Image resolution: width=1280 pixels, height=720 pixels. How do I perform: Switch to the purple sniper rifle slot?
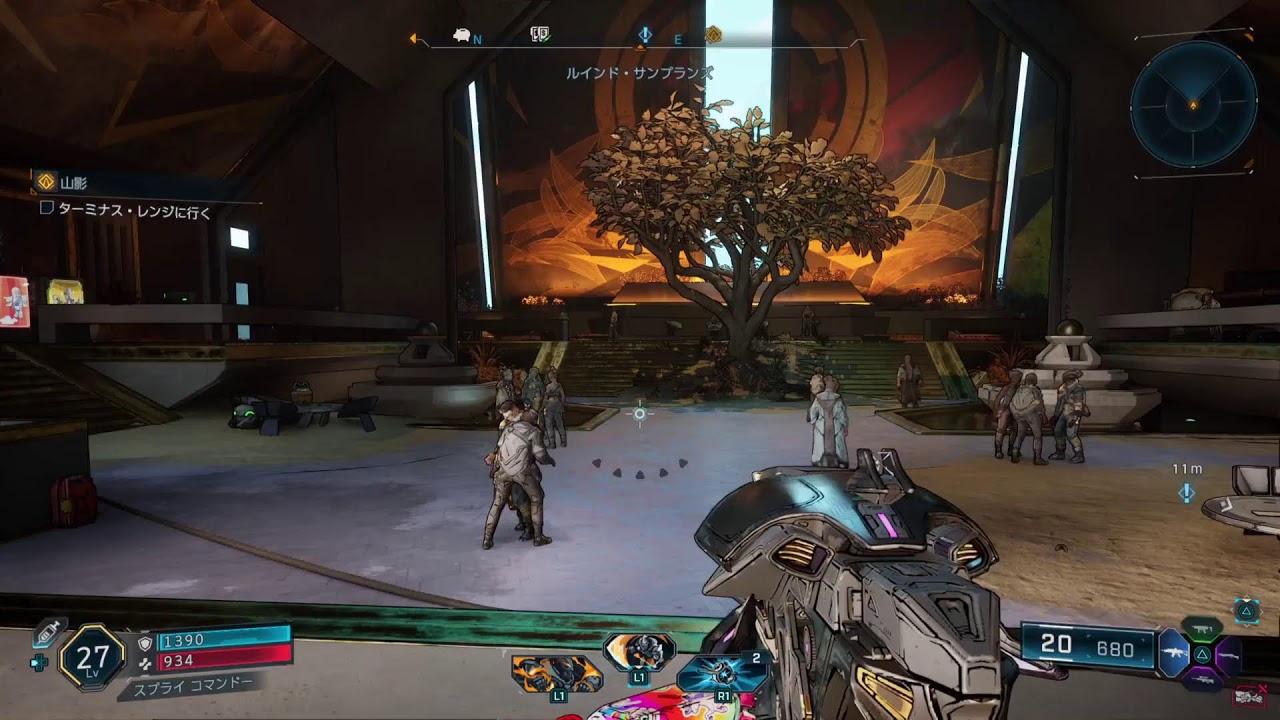tap(1202, 680)
